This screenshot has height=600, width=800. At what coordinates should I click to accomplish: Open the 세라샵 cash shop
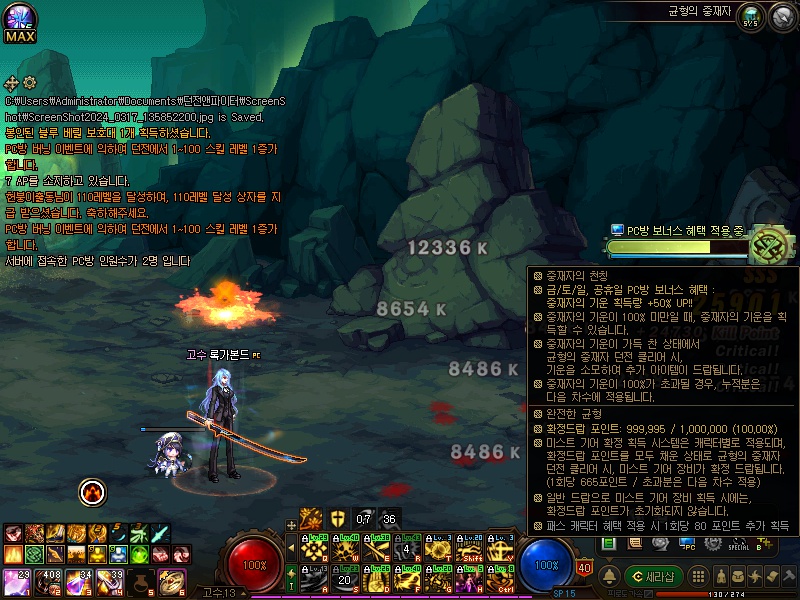click(656, 577)
